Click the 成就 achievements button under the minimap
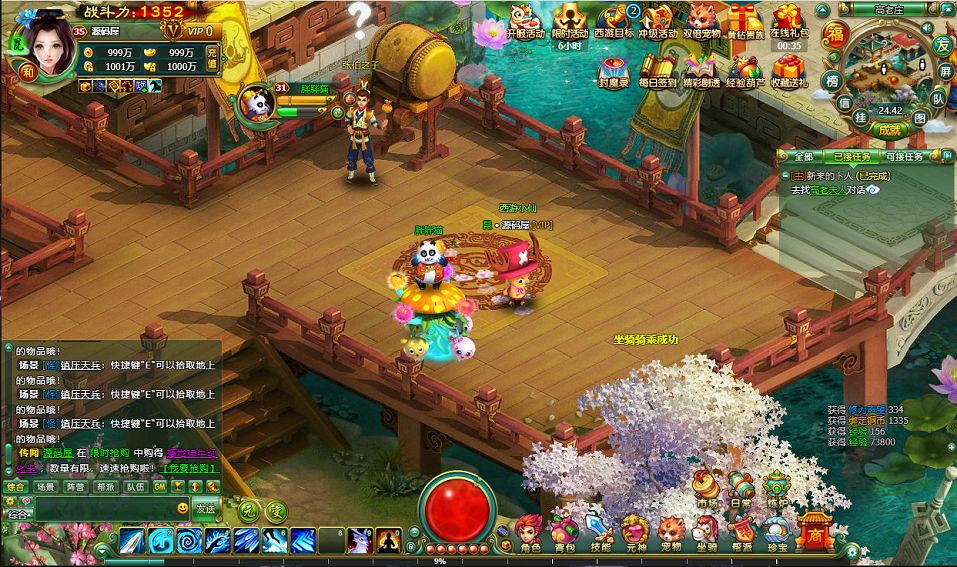The height and width of the screenshot is (567, 957). click(x=888, y=129)
